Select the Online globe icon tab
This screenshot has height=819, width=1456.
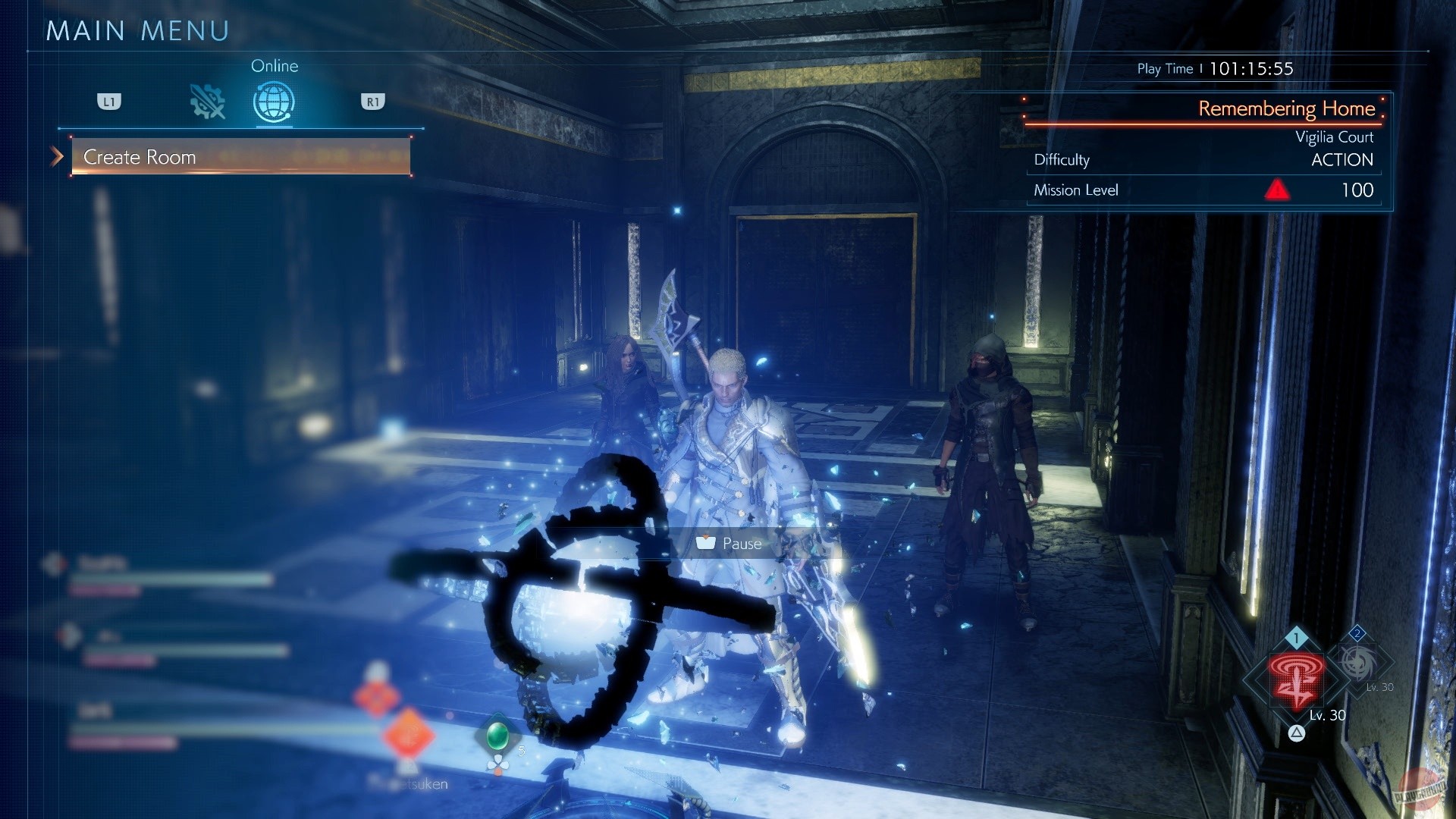coord(275,99)
